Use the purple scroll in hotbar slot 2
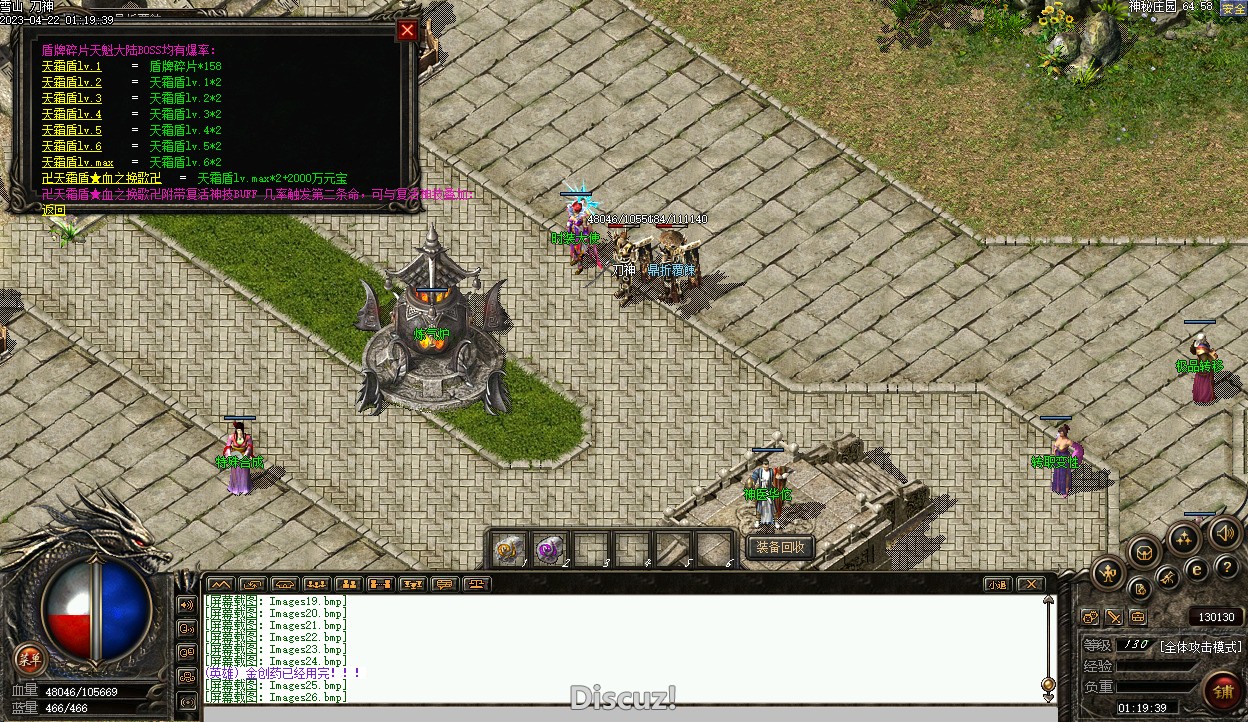The height and width of the screenshot is (722, 1248). 549,549
